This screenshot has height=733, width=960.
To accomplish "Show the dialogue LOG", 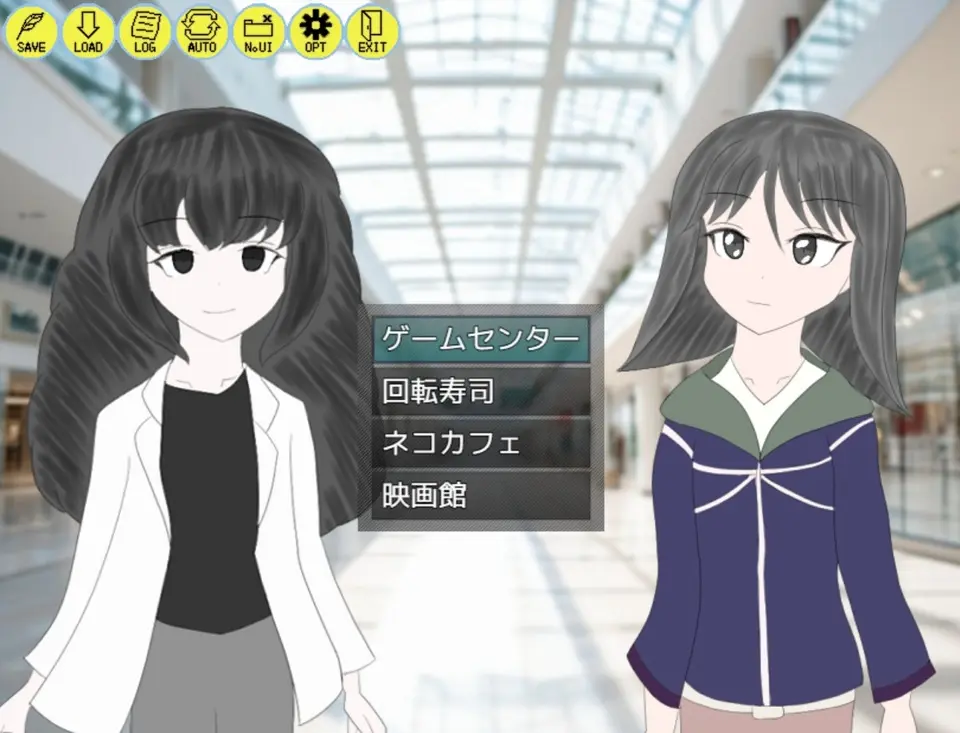I will [145, 31].
